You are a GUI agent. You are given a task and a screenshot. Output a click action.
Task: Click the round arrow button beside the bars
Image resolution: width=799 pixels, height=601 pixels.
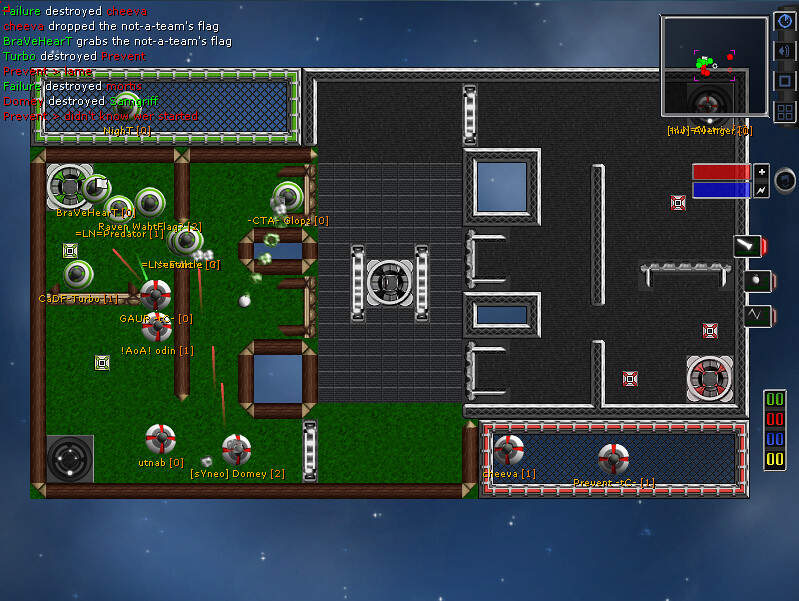(786, 180)
